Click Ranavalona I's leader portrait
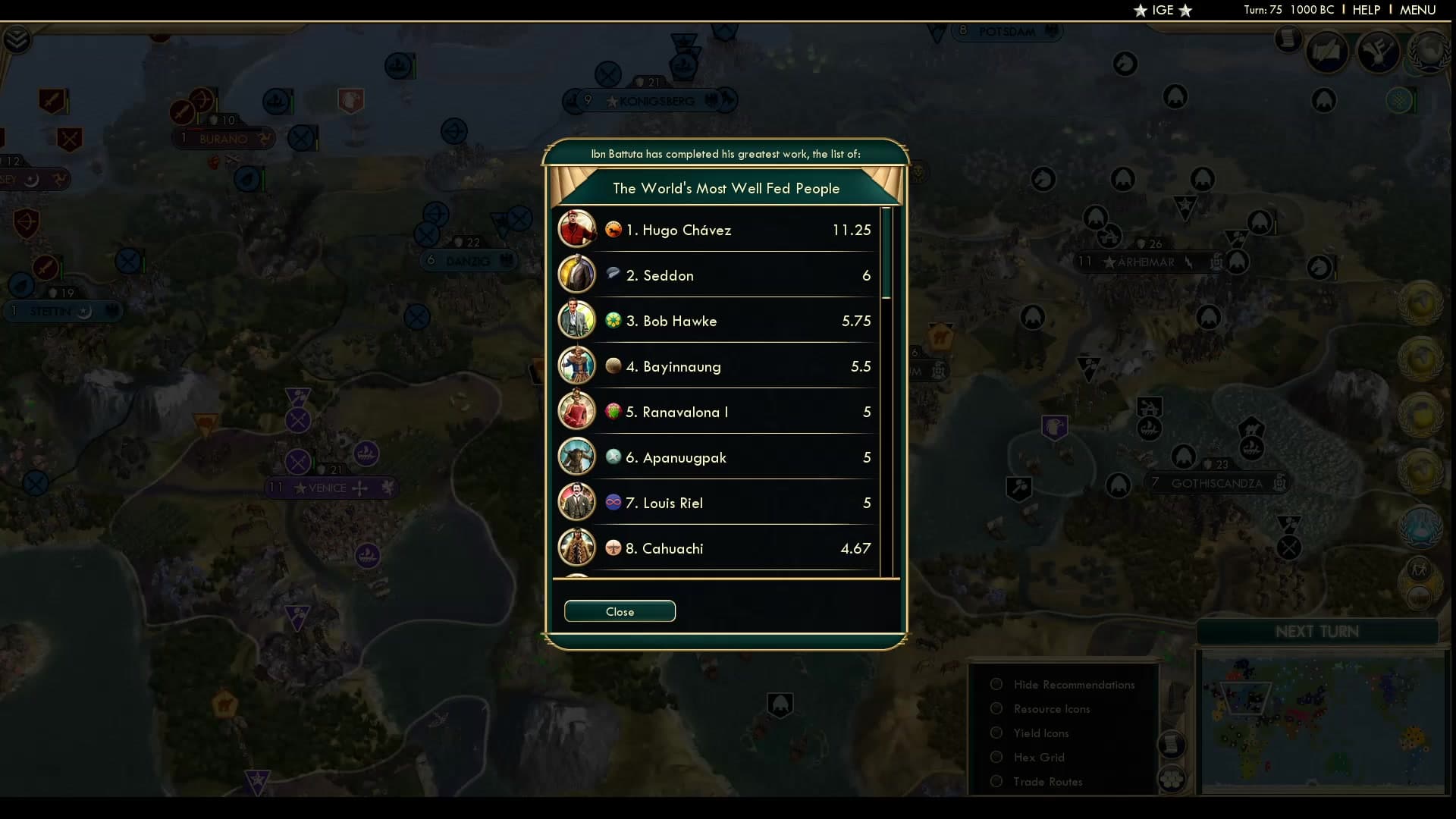1456x819 pixels. [x=577, y=411]
